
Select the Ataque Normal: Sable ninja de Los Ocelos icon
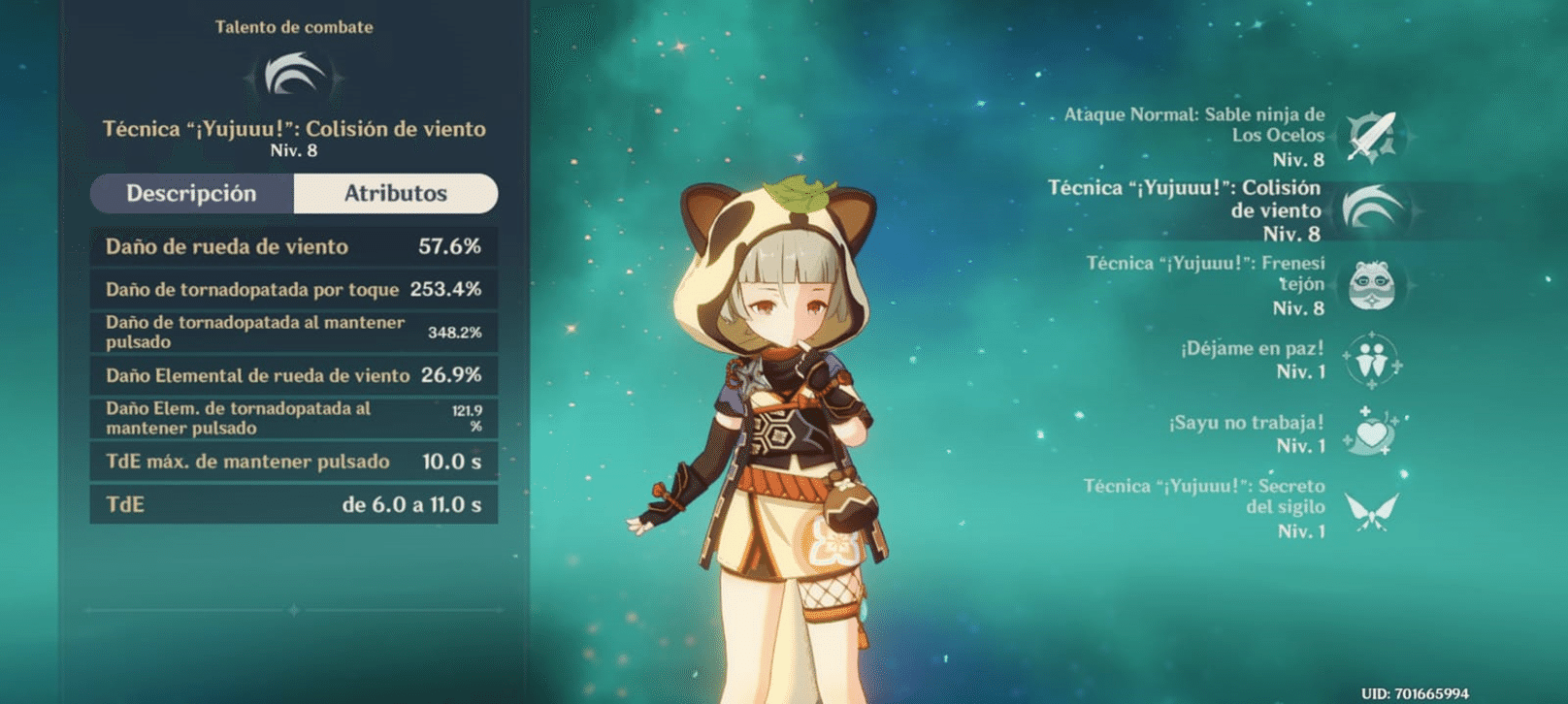pos(1370,137)
